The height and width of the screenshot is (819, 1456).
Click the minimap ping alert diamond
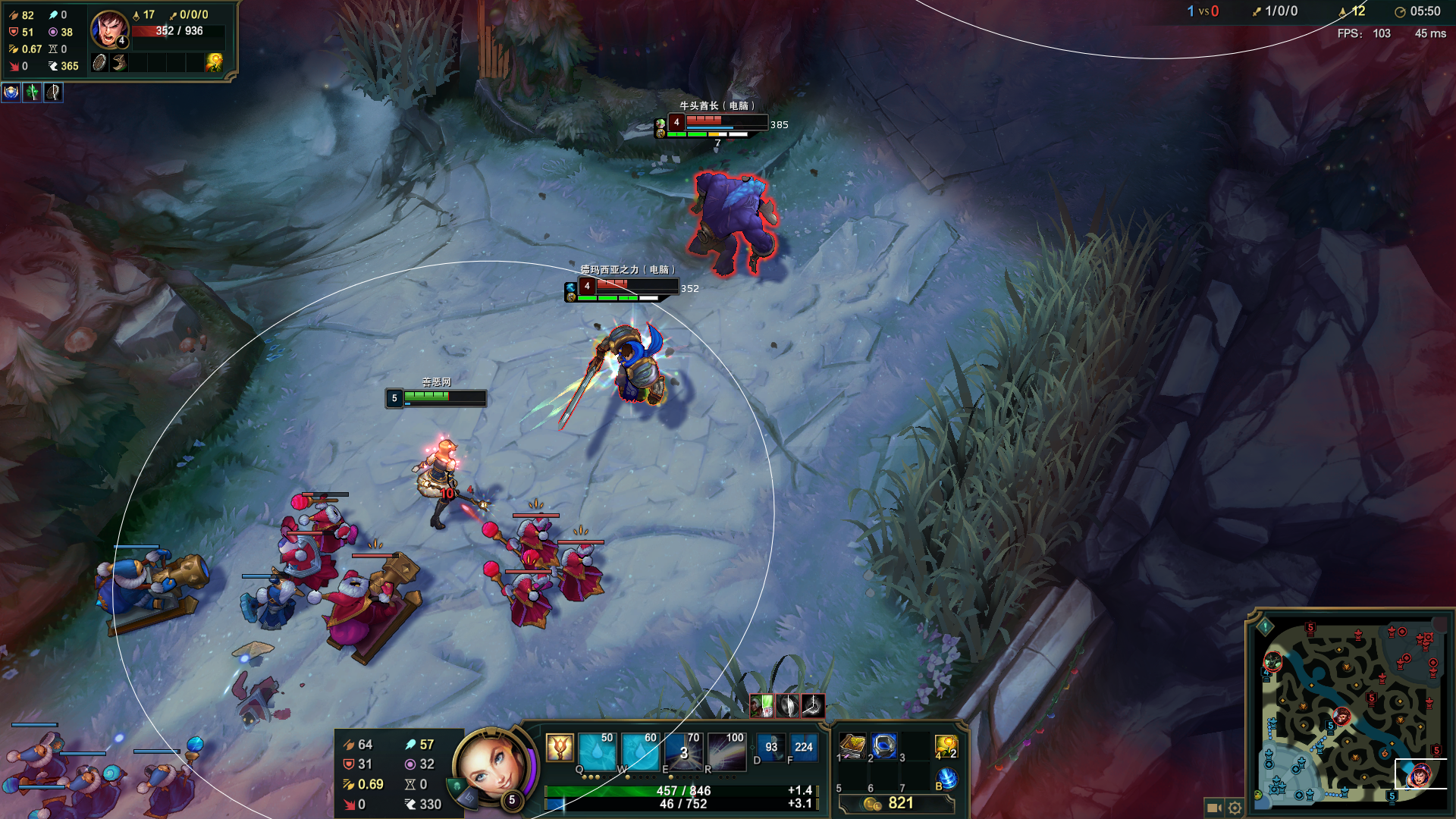[1265, 627]
